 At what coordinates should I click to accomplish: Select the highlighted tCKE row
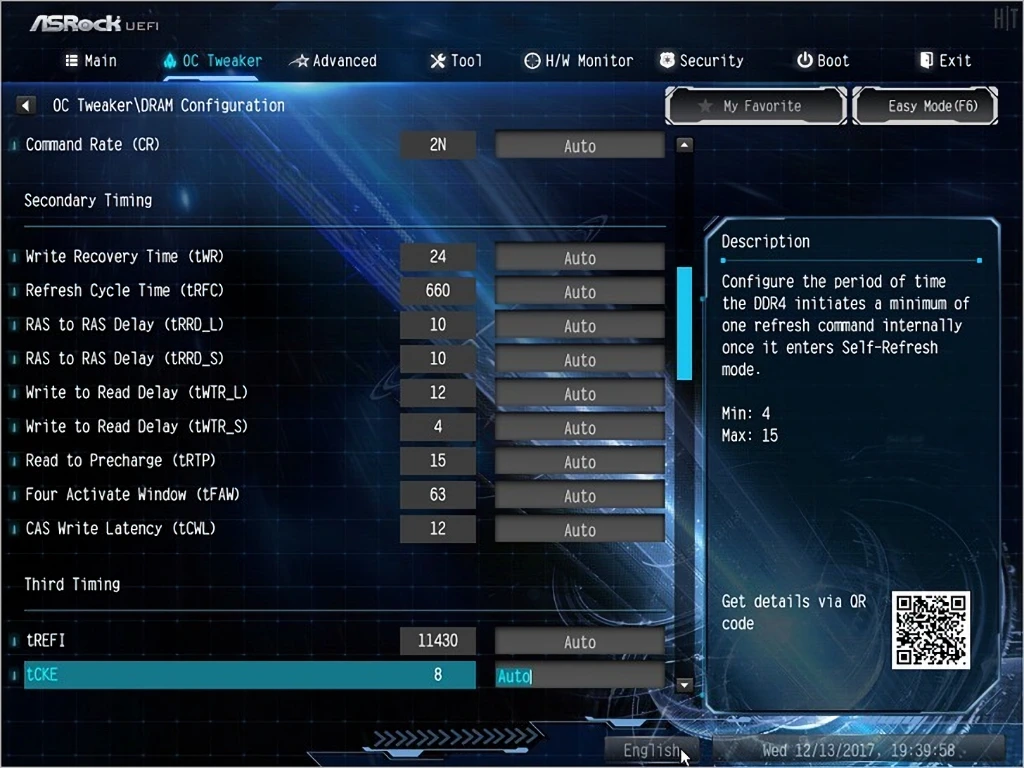click(240, 675)
